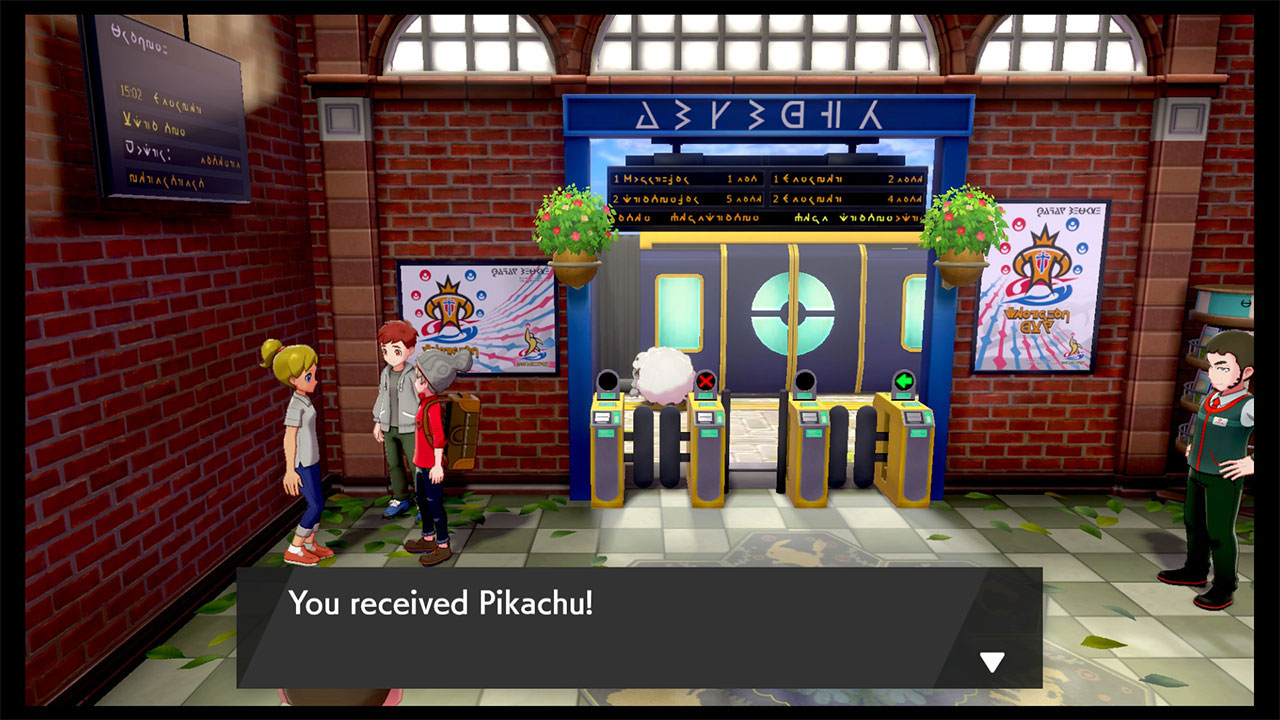Advance dialogue with the white arrow

tap(991, 661)
